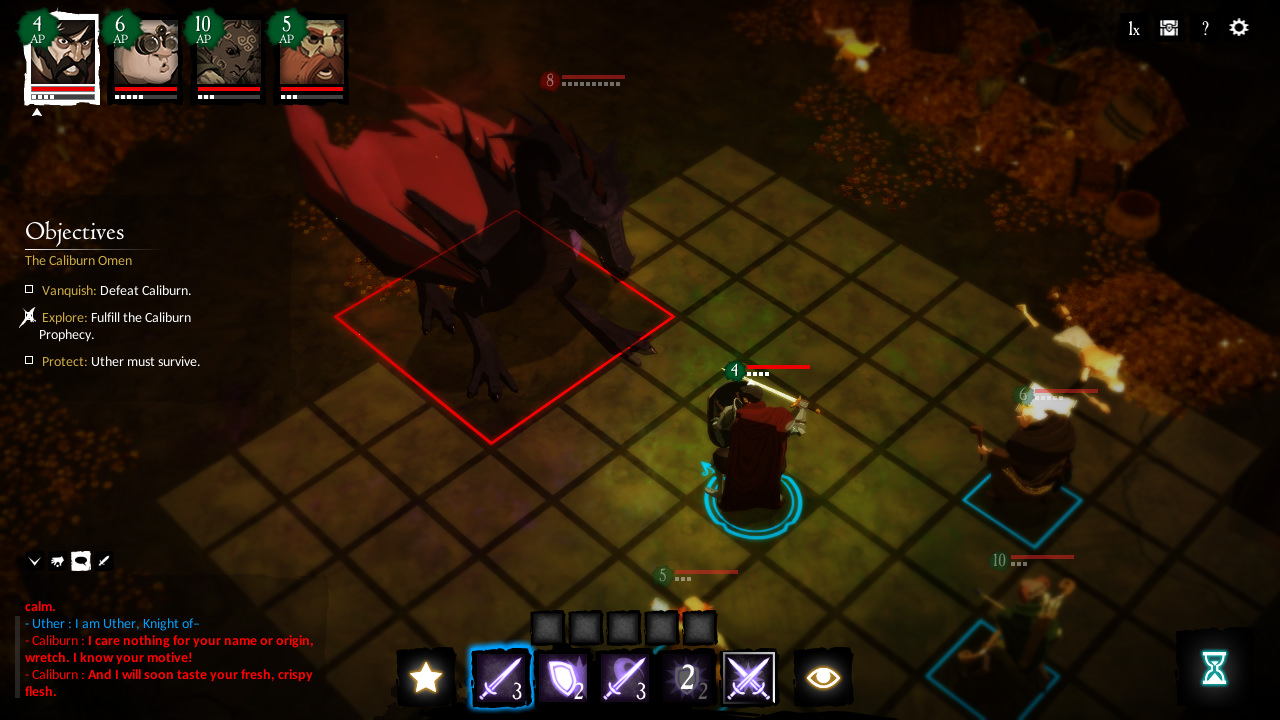This screenshot has width=1280, height=720.
Task: Open the treasure chest inventory
Action: click(1169, 28)
